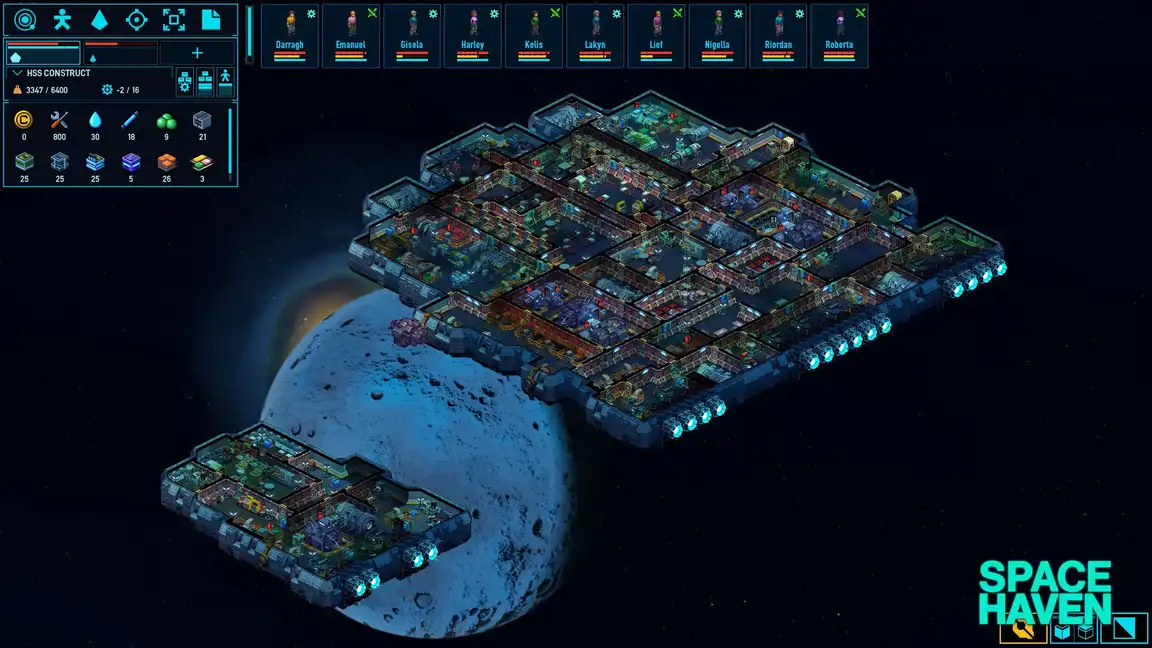
Task: Activate the focus frame toolbar icon
Action: (x=174, y=19)
